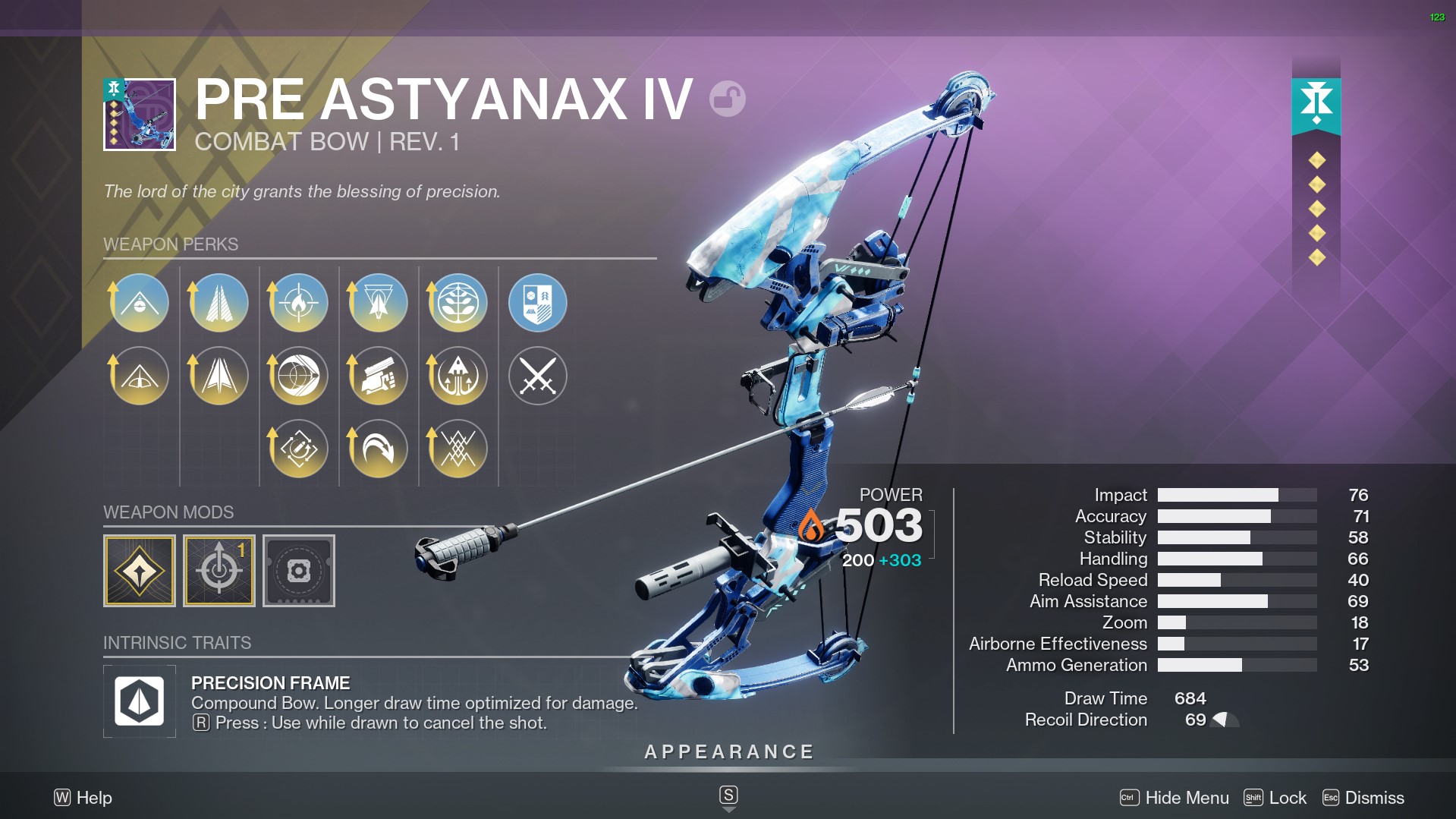Screen dimensions: 1456x819
Task: Select the bowstring perk with half-dome
Action: [140, 376]
